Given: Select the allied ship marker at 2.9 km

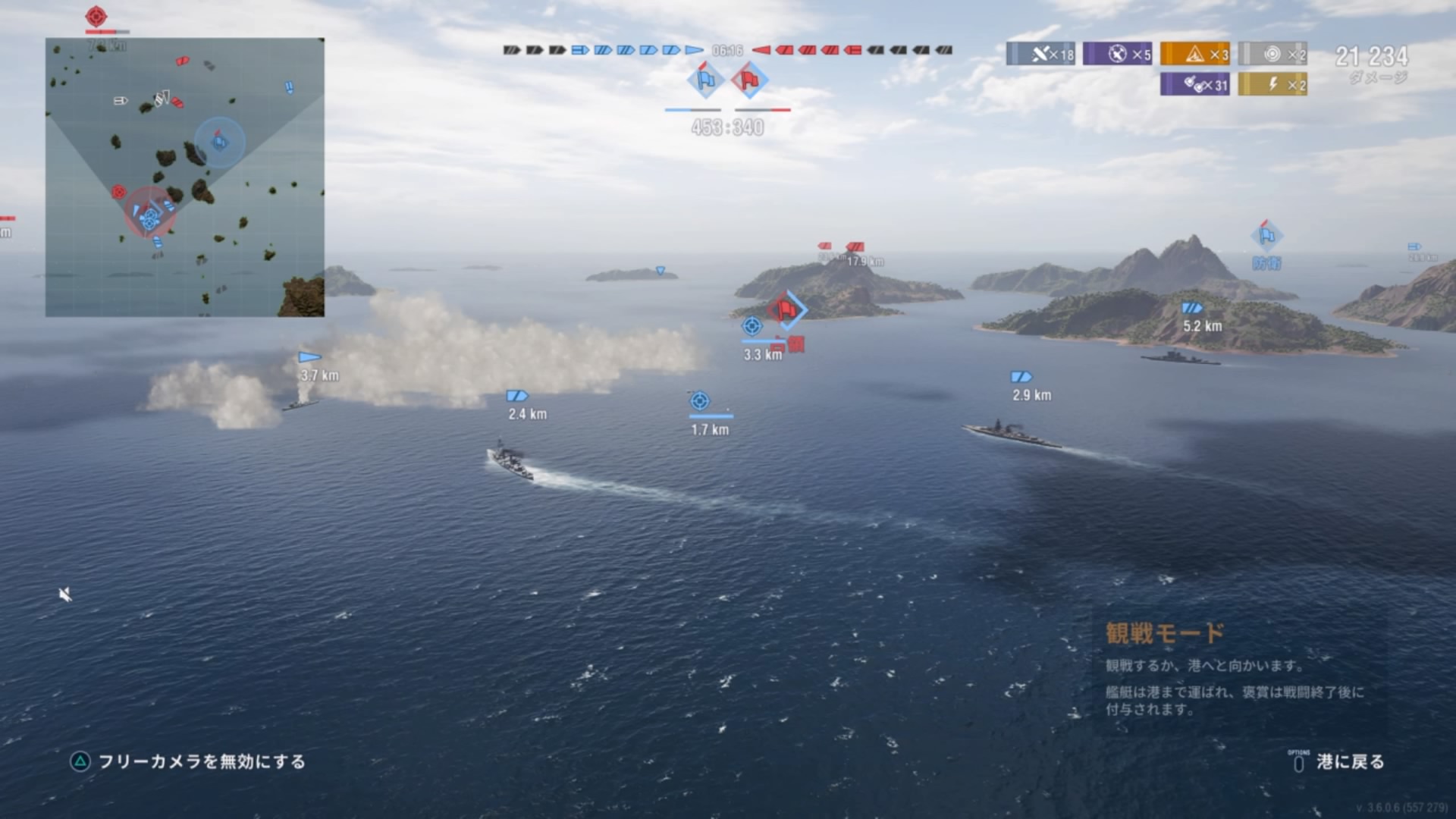Looking at the screenshot, I should pos(1021,377).
